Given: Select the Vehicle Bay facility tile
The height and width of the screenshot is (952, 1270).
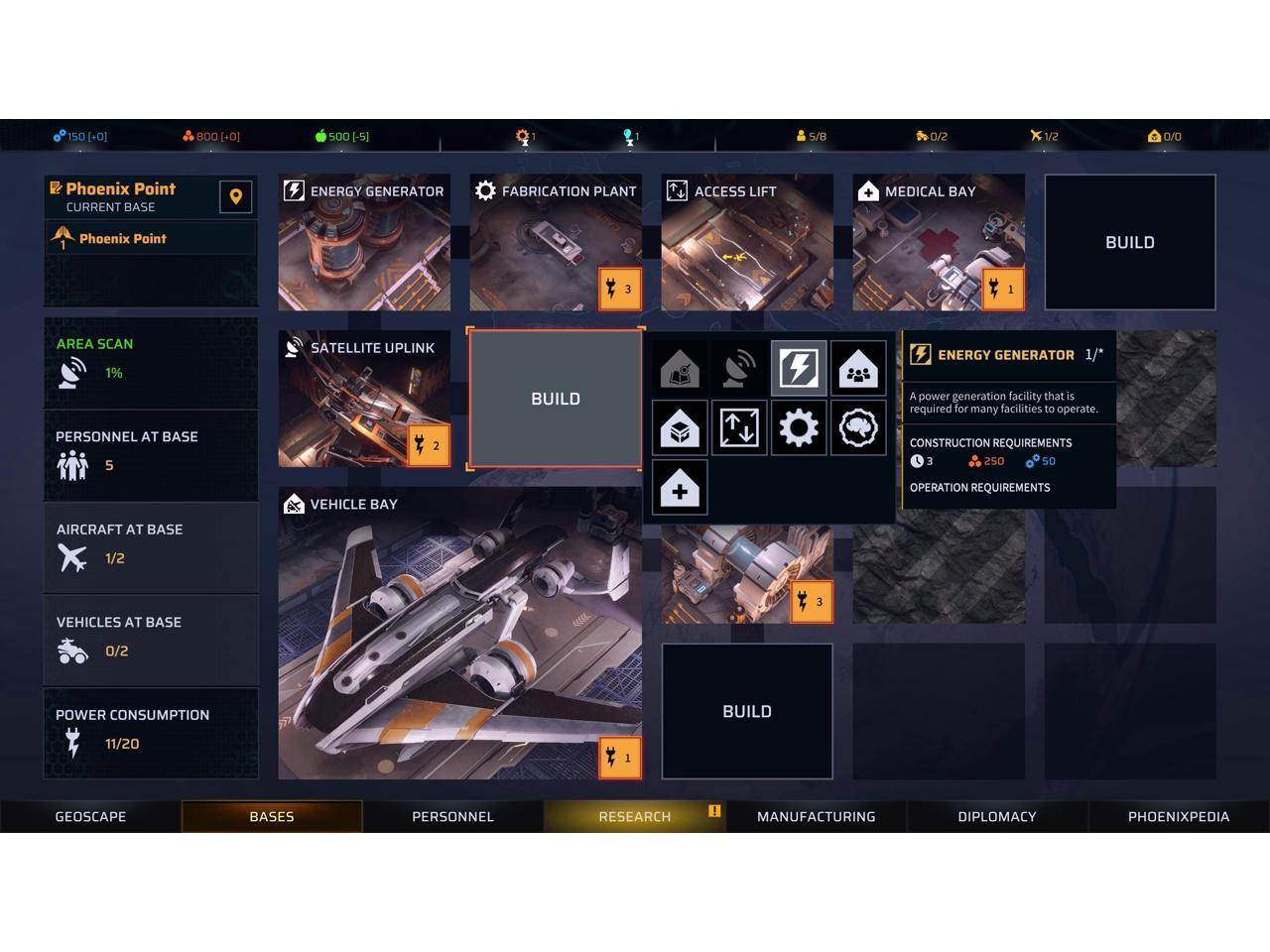Looking at the screenshot, I should pos(459,633).
